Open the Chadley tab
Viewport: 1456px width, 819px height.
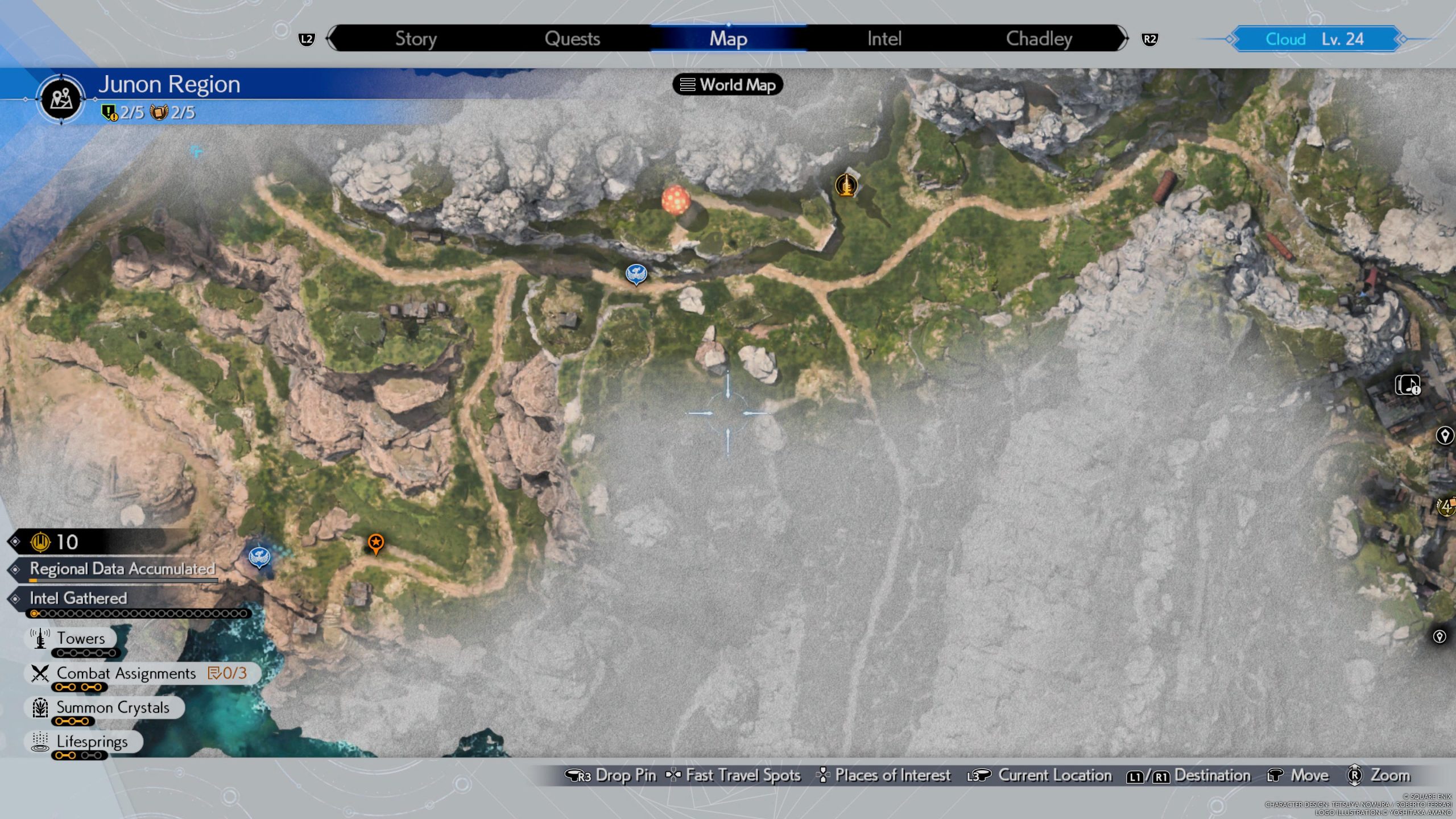[1039, 39]
